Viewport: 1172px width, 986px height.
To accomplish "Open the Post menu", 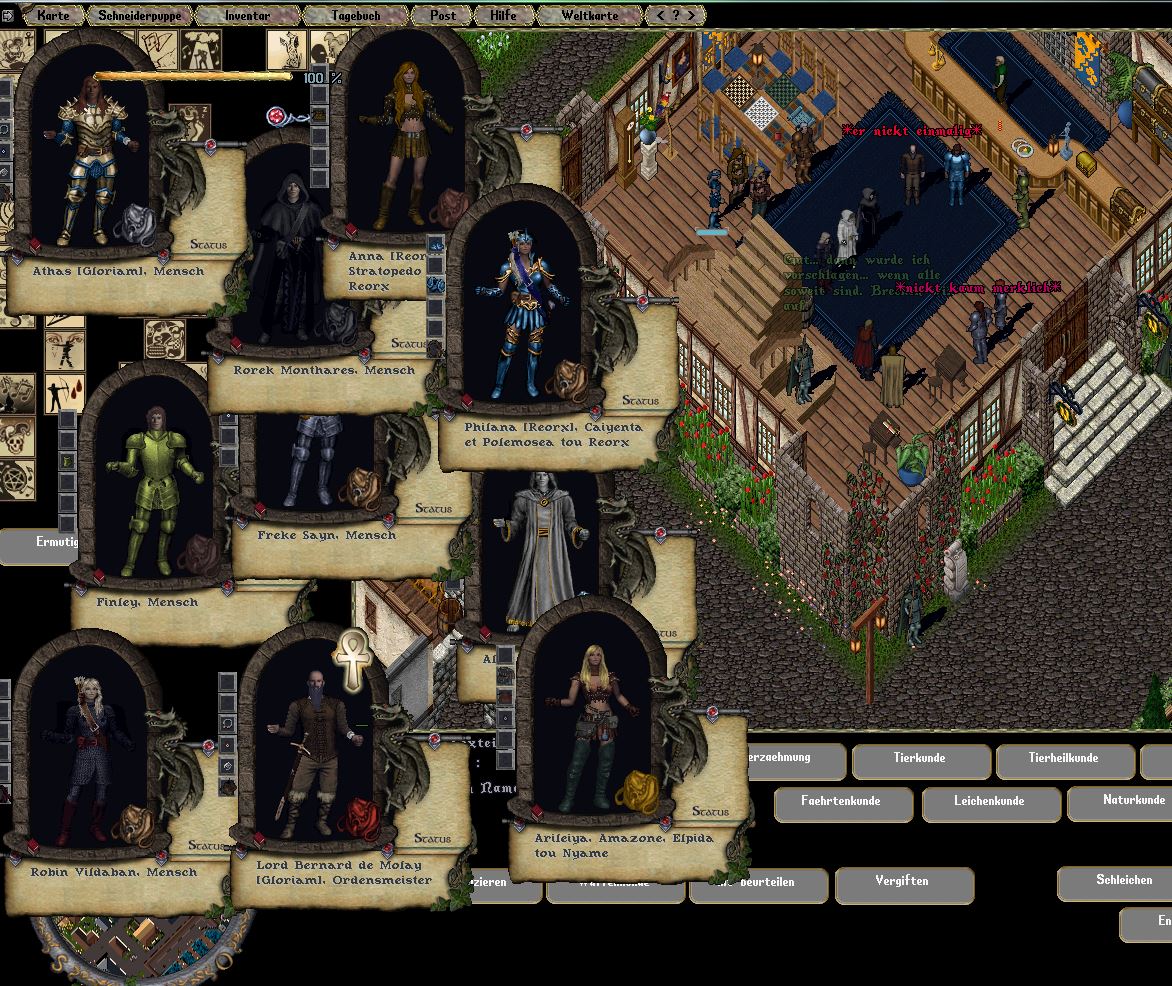I will [x=442, y=15].
